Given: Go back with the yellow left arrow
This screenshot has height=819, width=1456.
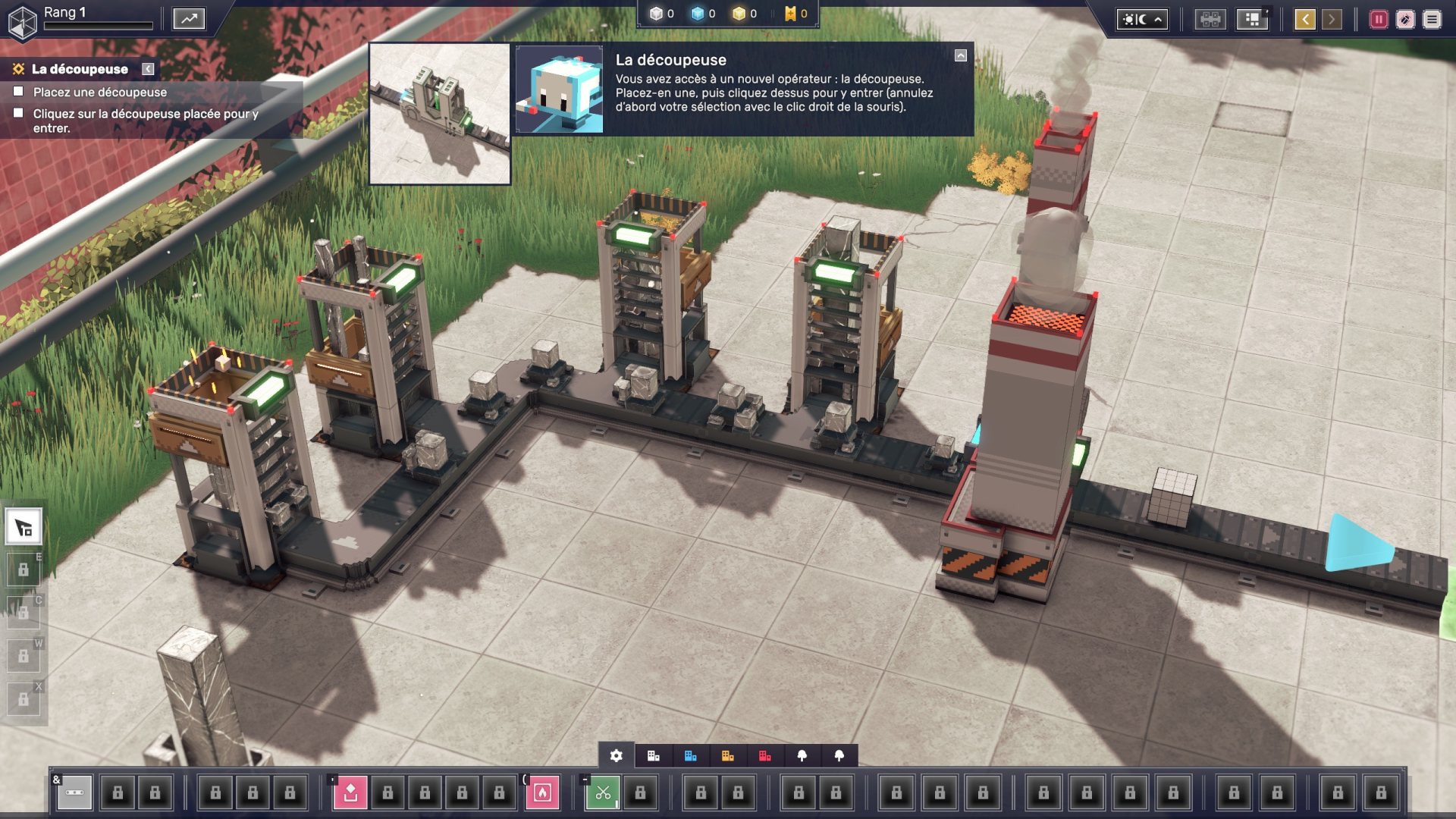Looking at the screenshot, I should [1304, 20].
